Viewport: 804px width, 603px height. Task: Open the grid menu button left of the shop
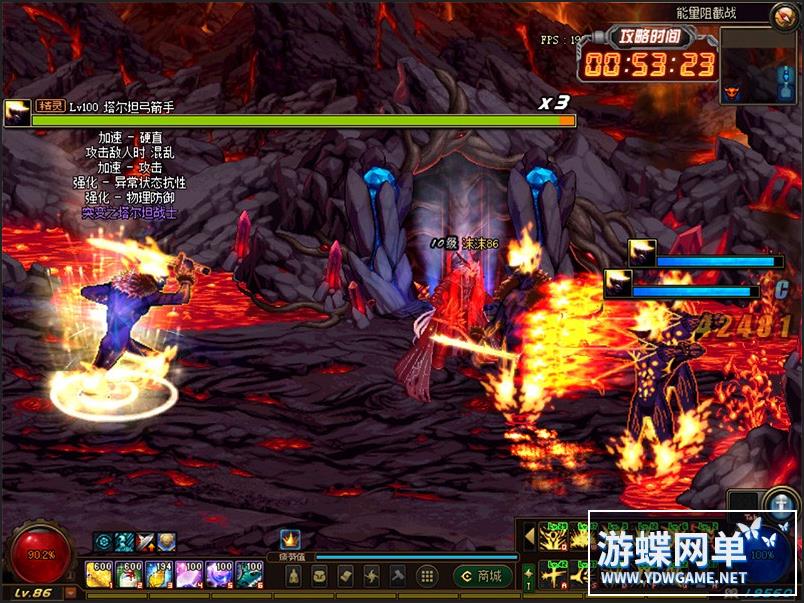[x=426, y=576]
